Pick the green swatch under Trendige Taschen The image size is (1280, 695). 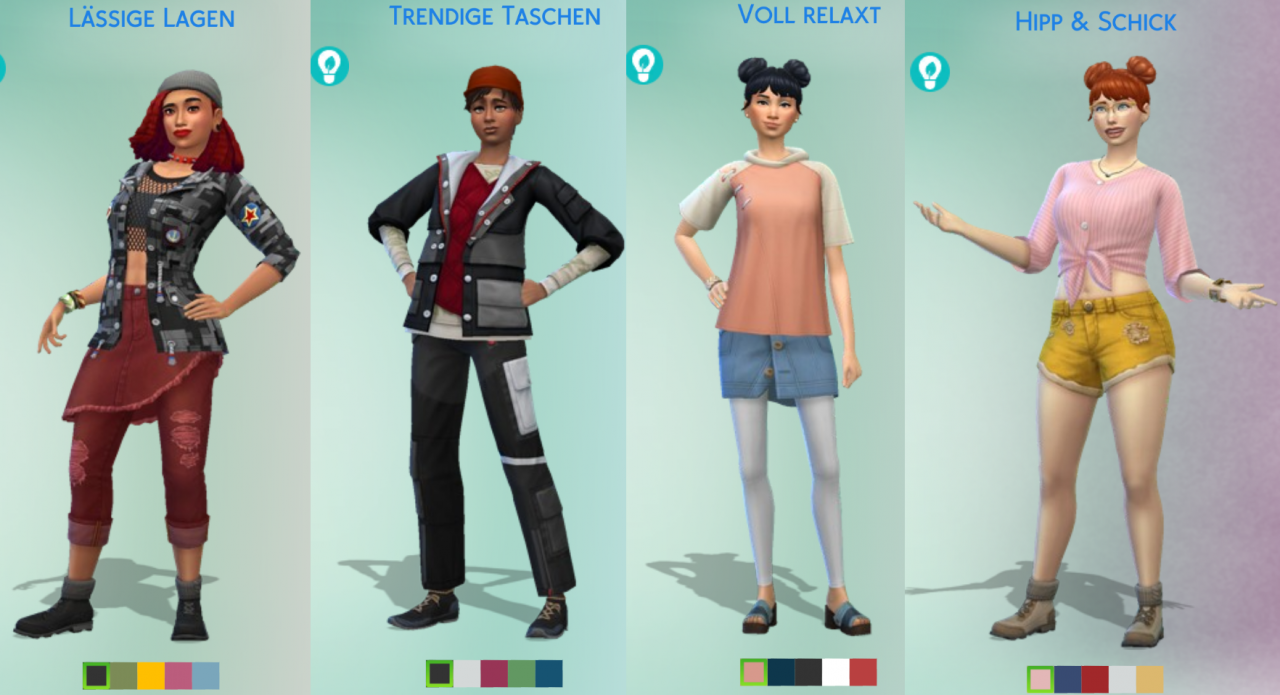pyautogui.click(x=521, y=674)
